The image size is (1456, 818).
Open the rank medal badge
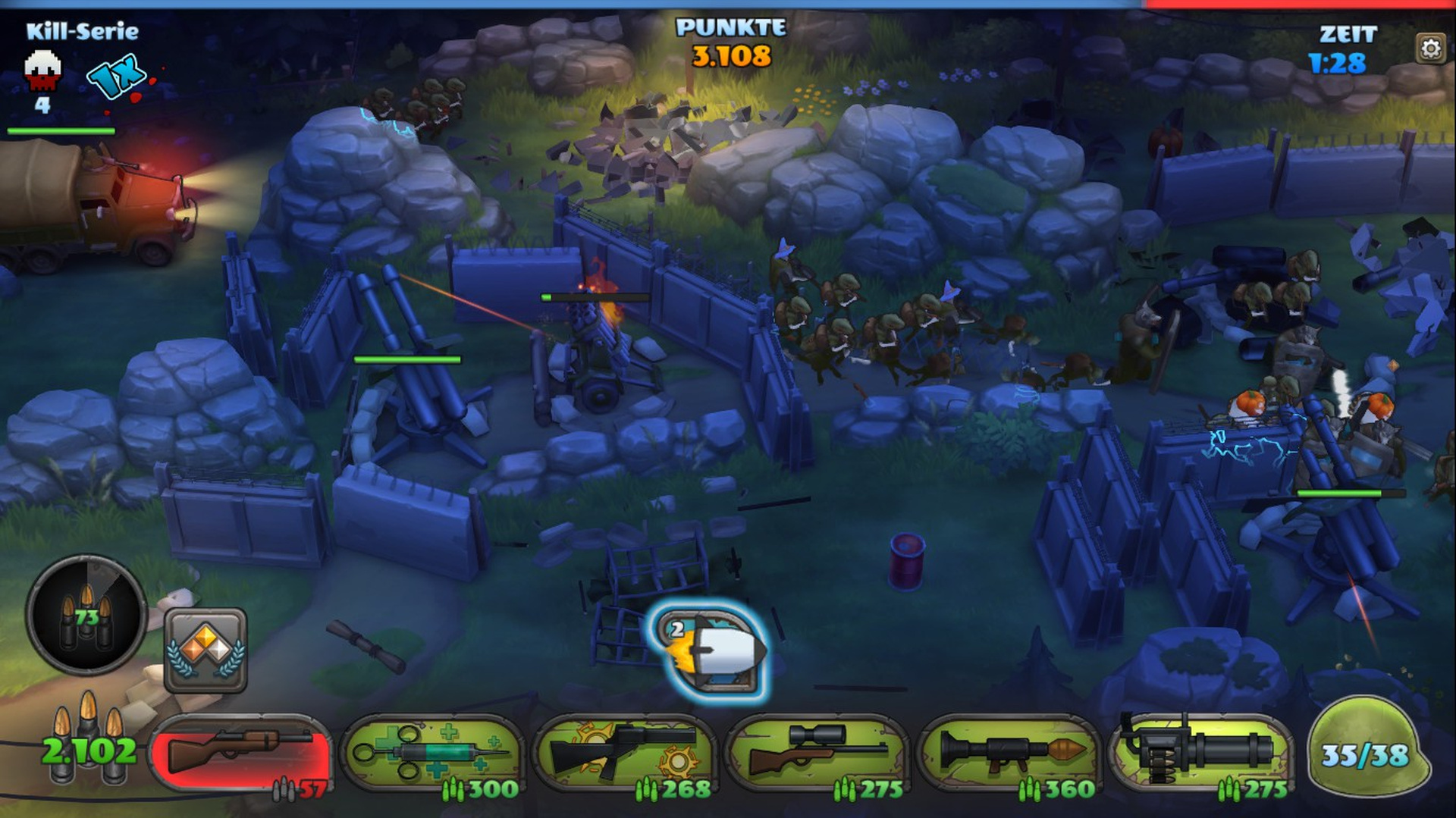point(206,650)
